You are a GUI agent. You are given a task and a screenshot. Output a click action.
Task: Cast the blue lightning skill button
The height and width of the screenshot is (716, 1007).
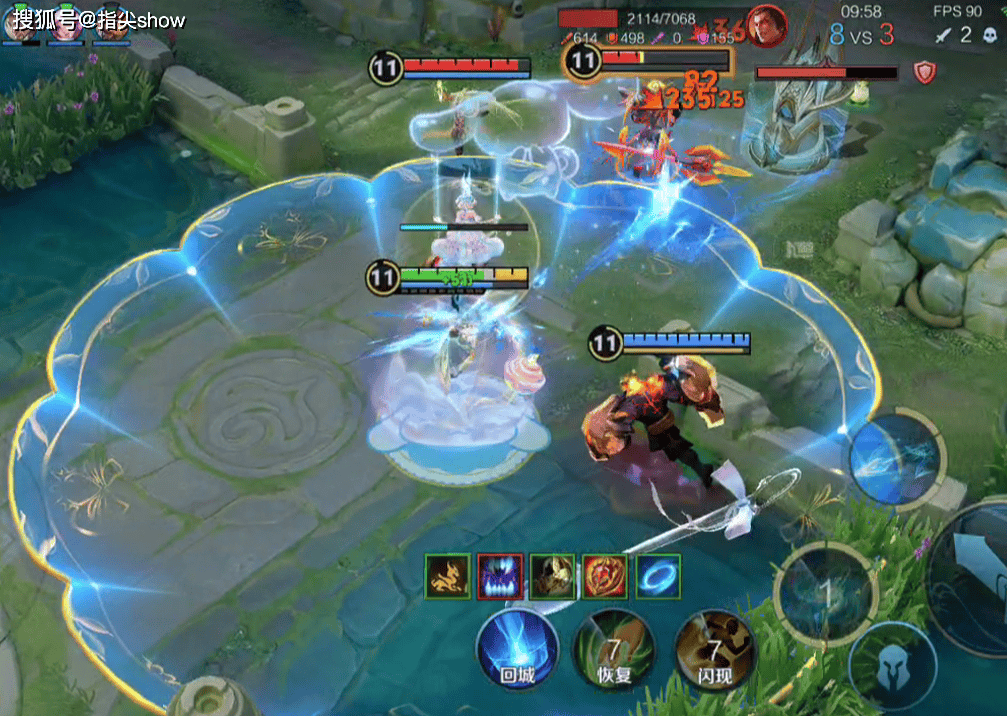895,457
